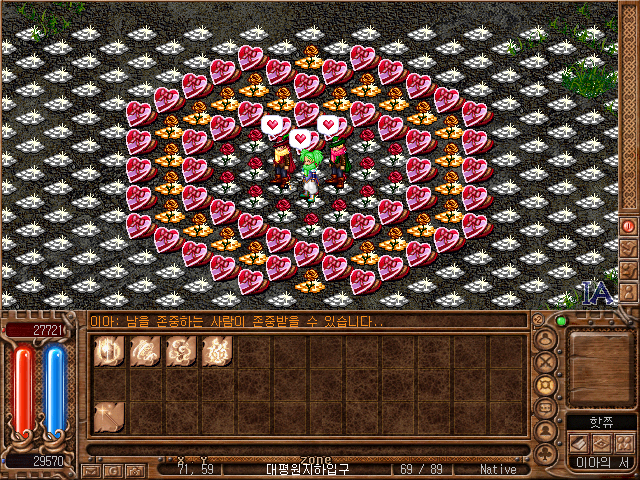Select the swirling wind scroll in second slot
The height and width of the screenshot is (480, 640).
(144, 351)
